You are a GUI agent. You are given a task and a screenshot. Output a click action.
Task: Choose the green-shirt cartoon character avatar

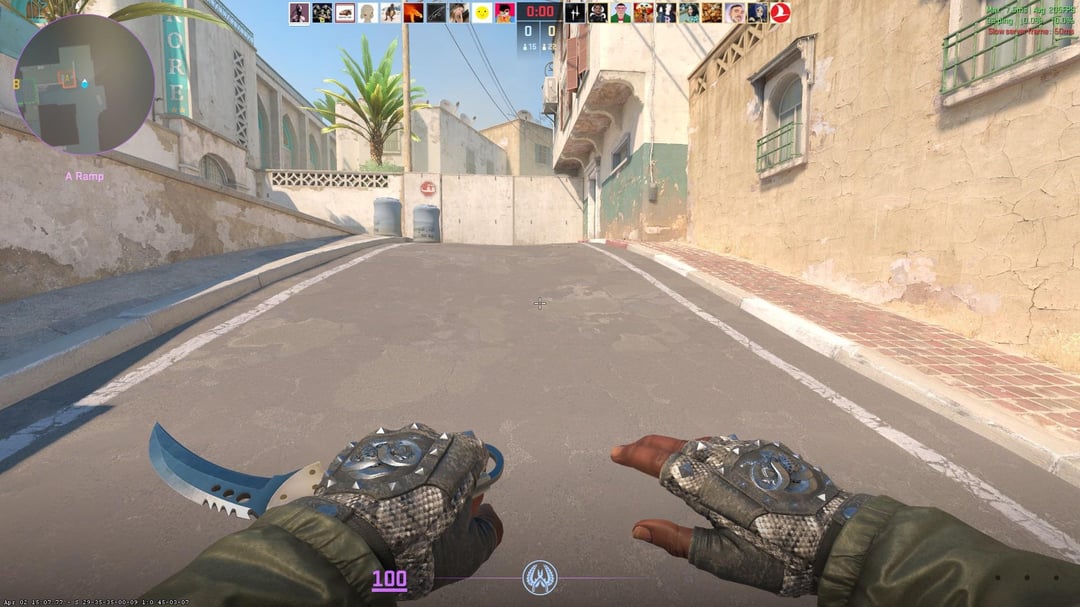click(x=620, y=12)
